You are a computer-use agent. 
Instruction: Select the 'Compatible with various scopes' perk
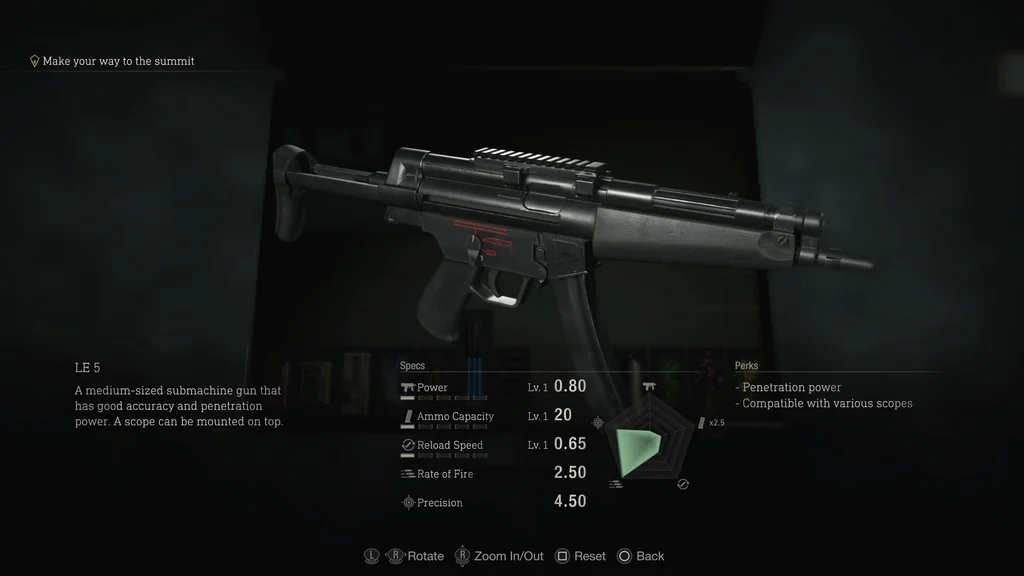tap(826, 404)
